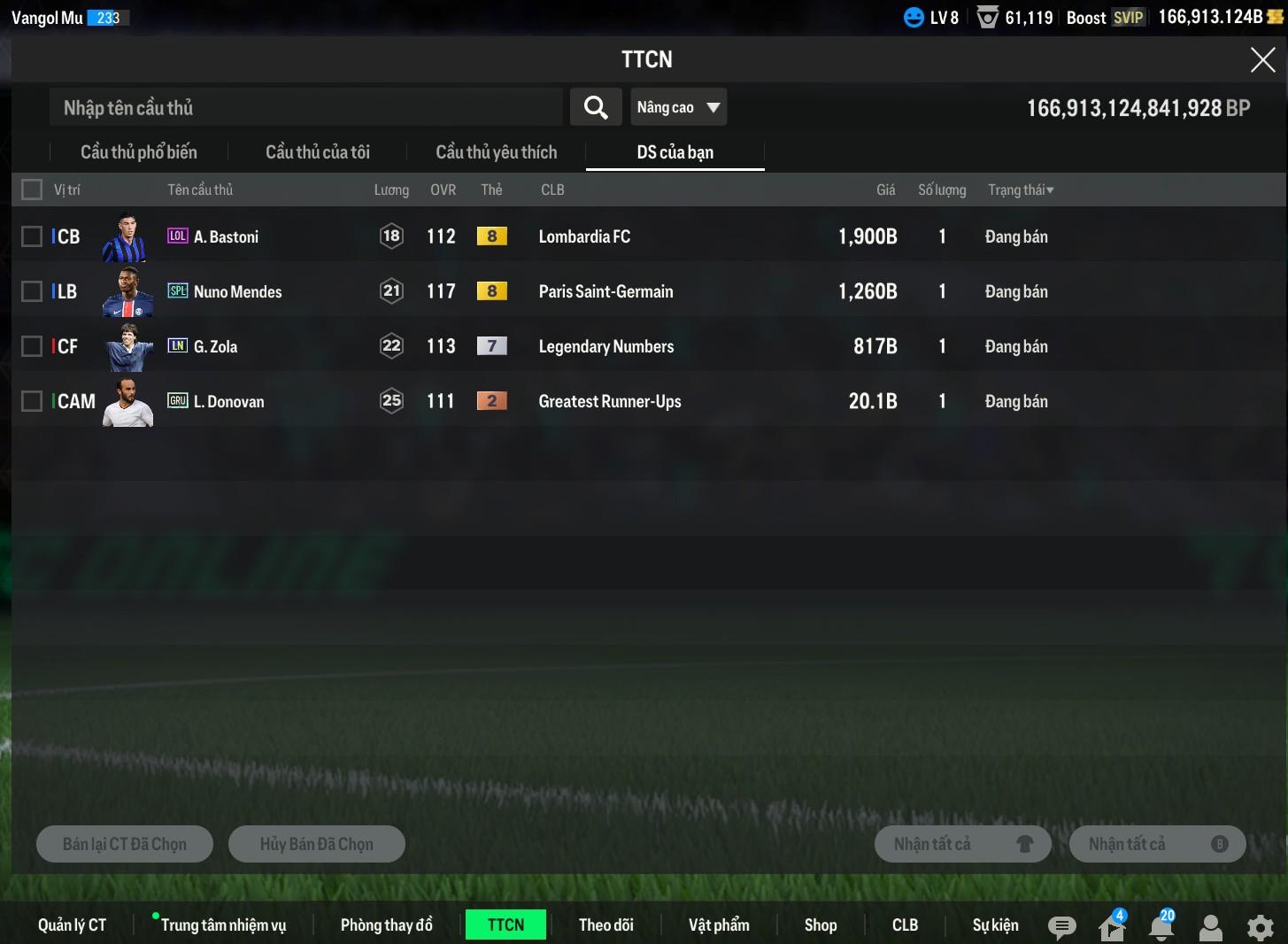Toggle the select-all checkbox in header
Viewport: 1288px width, 944px height.
point(32,190)
